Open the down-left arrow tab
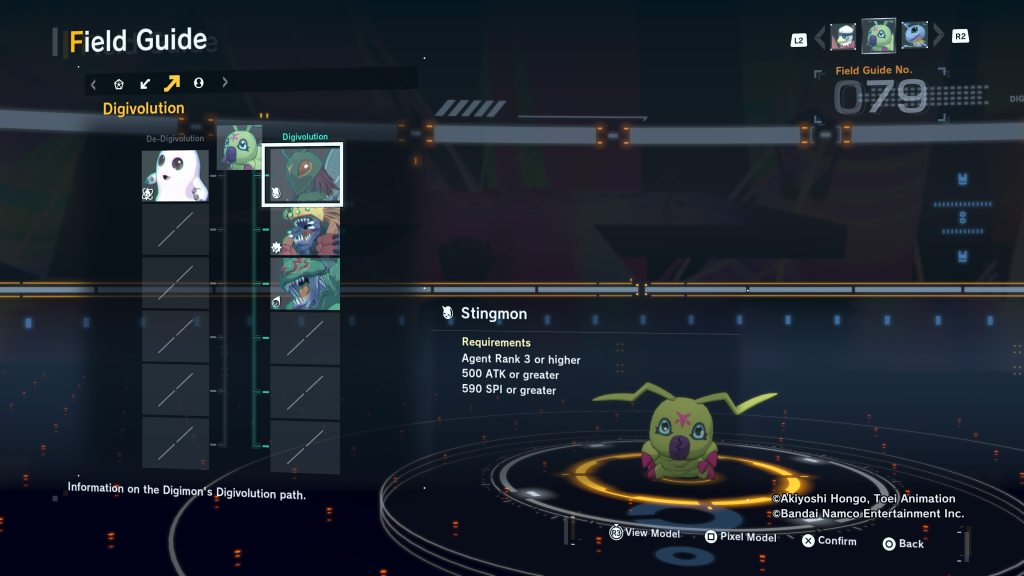 145,84
